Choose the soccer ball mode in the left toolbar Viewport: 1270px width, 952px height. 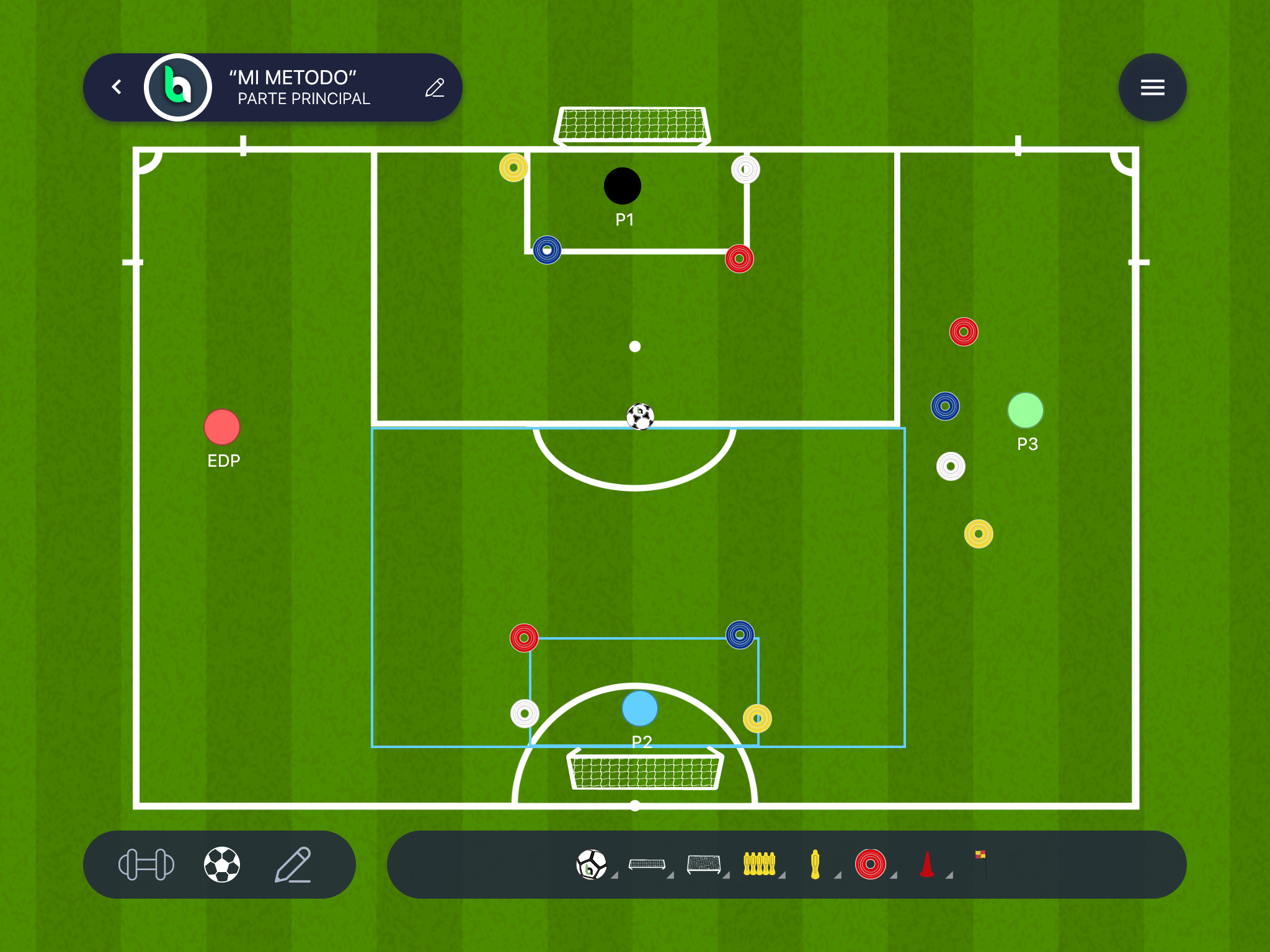[x=222, y=865]
